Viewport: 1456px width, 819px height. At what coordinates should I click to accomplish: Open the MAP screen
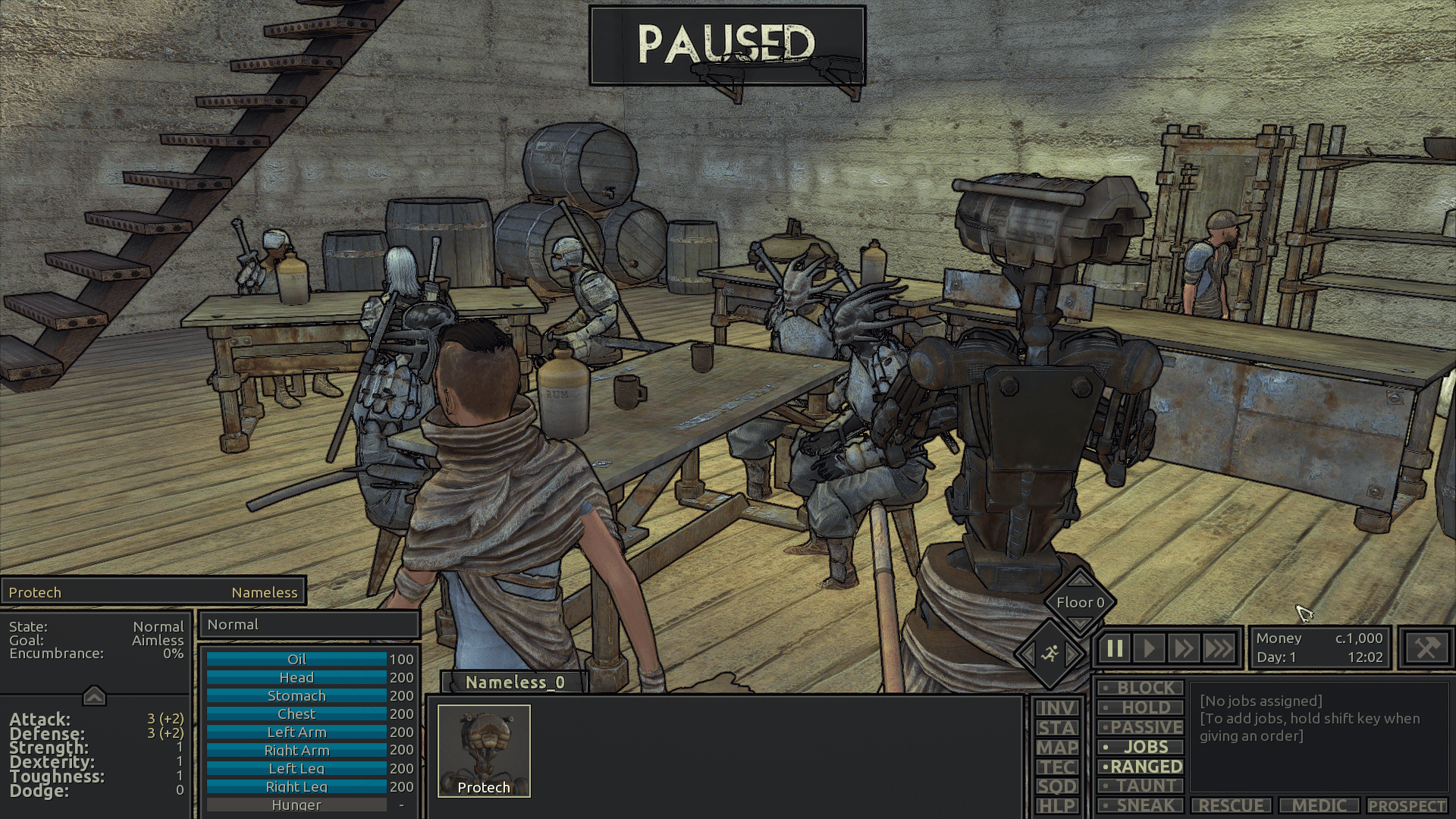pos(1057,748)
